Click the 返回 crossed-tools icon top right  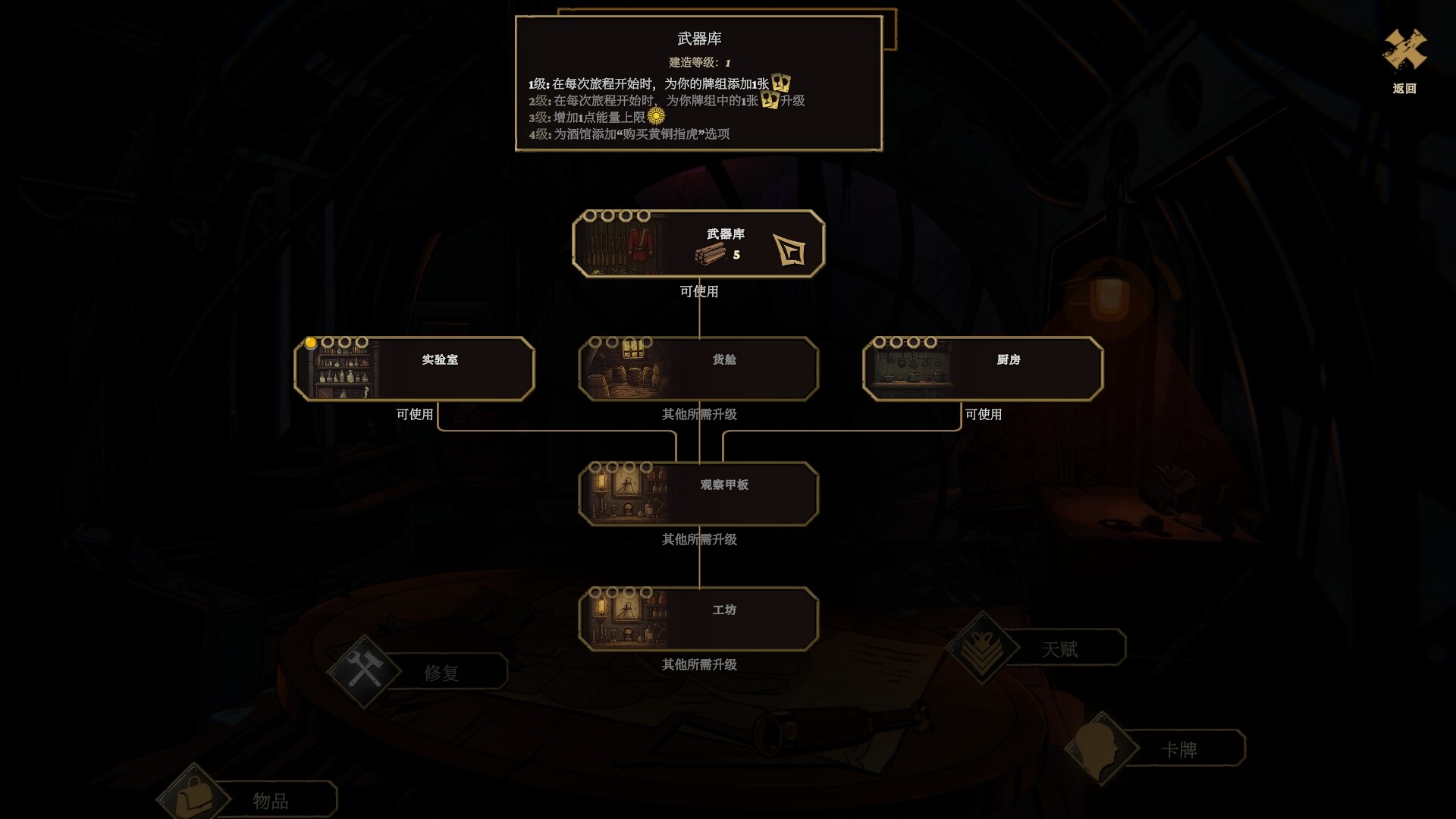pyautogui.click(x=1404, y=52)
